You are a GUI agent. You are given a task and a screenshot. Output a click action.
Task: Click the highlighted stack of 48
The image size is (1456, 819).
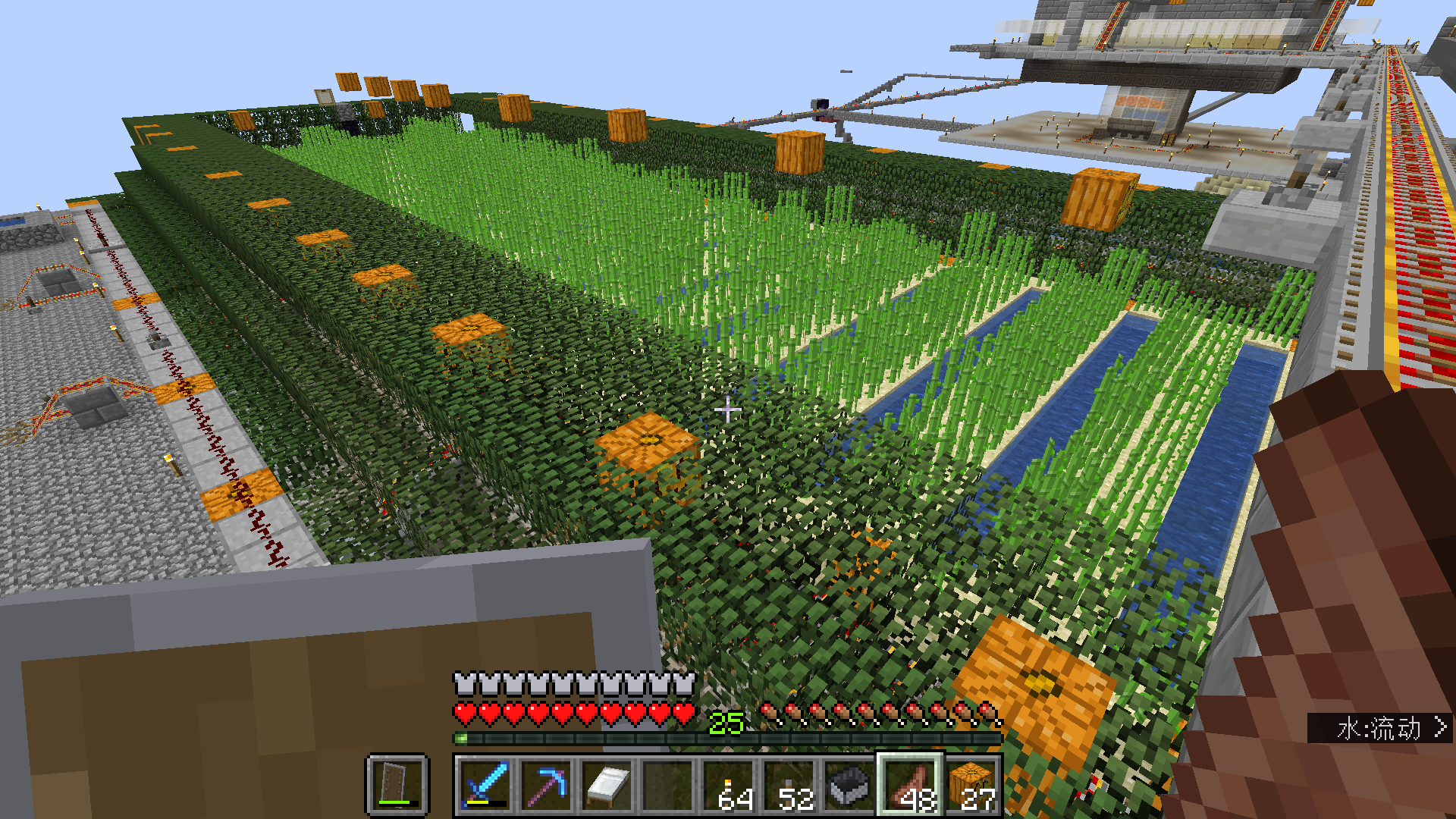point(910,786)
